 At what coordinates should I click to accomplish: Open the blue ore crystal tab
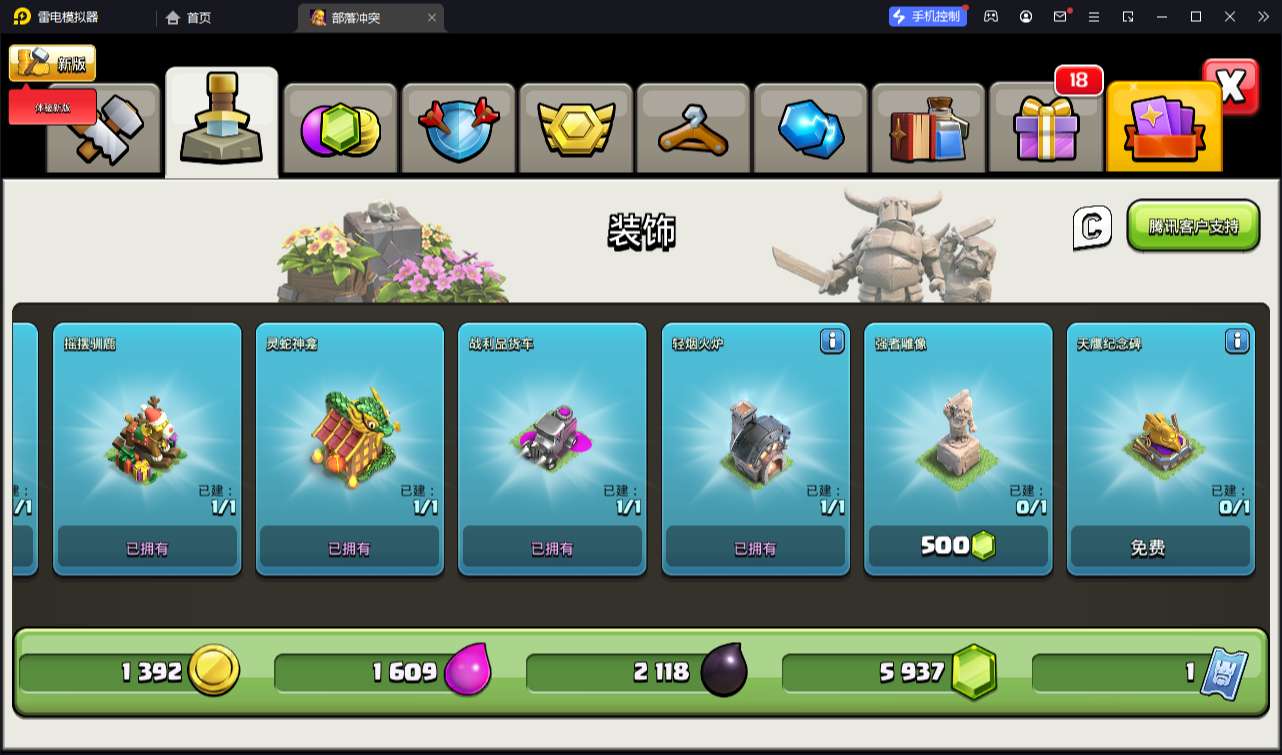coord(810,130)
